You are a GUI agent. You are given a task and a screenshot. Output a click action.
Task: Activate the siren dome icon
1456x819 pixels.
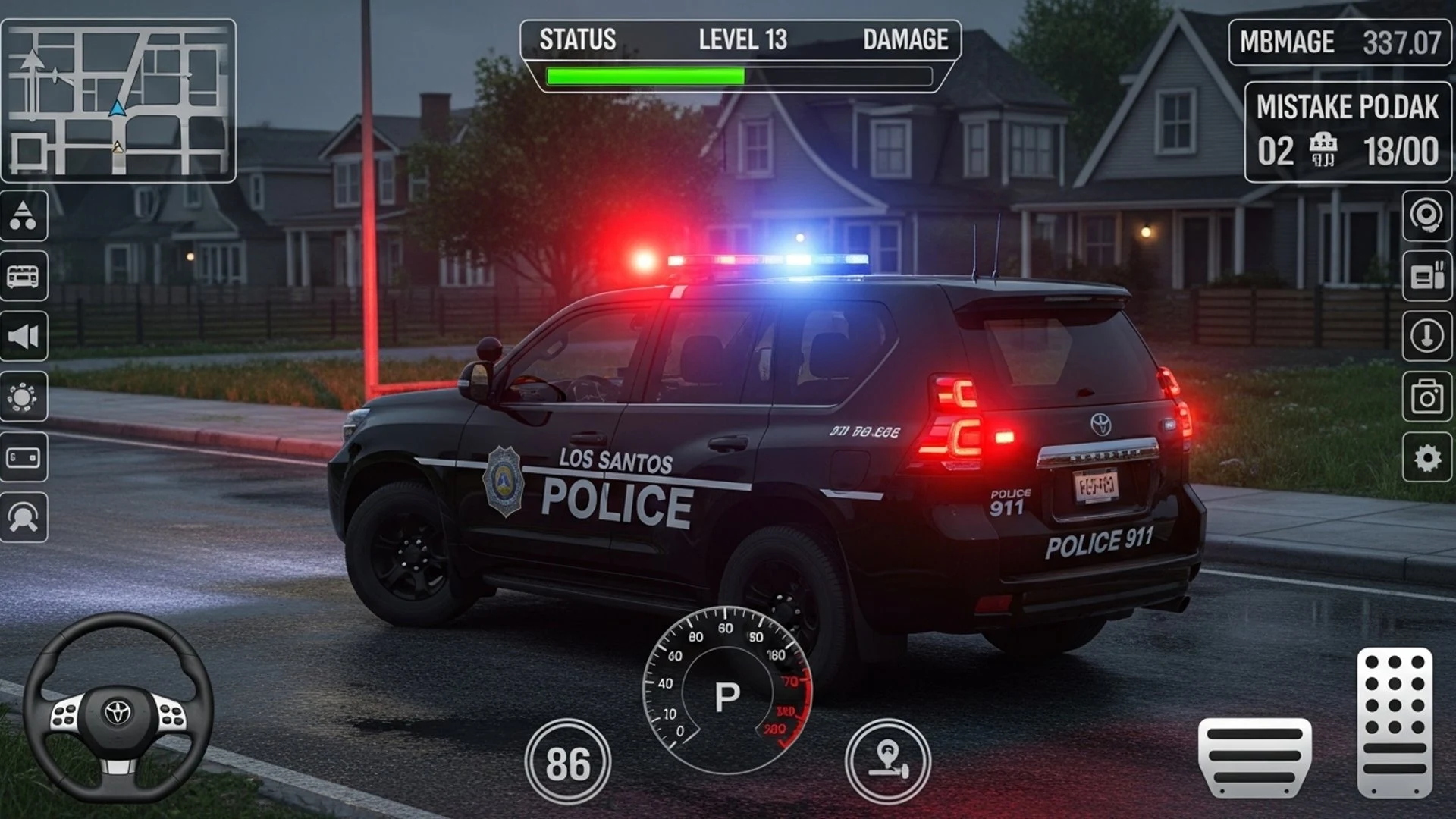(x=24, y=517)
